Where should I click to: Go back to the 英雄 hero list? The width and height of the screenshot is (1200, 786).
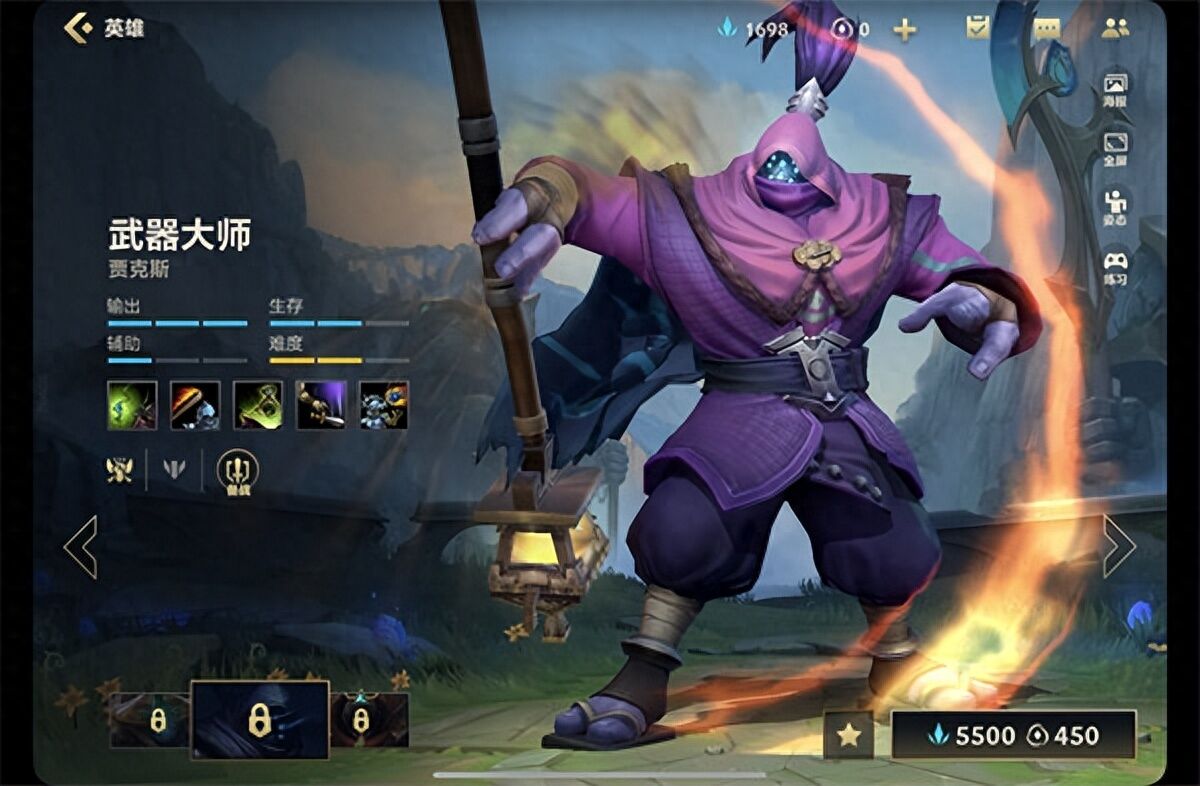(103, 28)
